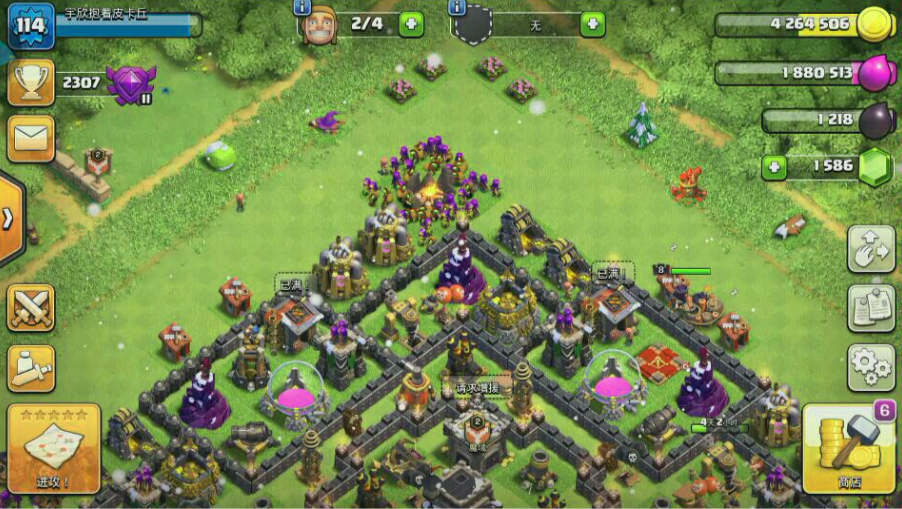Show builder info via the 2/4 info icon
This screenshot has height=509, width=902.
click(302, 7)
